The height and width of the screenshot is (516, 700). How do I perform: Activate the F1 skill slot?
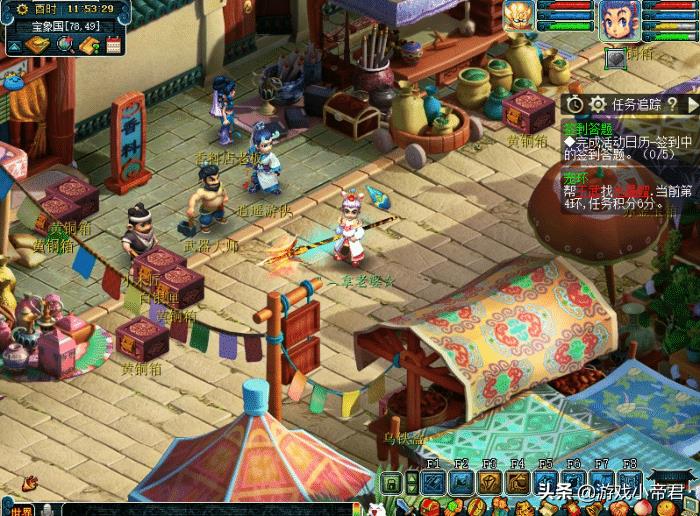[433, 483]
